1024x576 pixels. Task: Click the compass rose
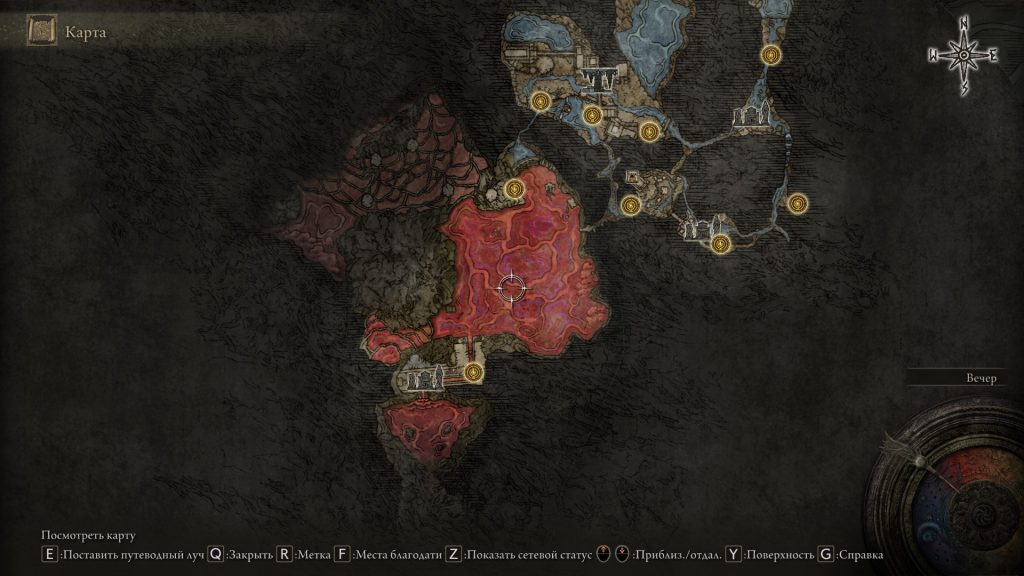[x=964, y=57]
